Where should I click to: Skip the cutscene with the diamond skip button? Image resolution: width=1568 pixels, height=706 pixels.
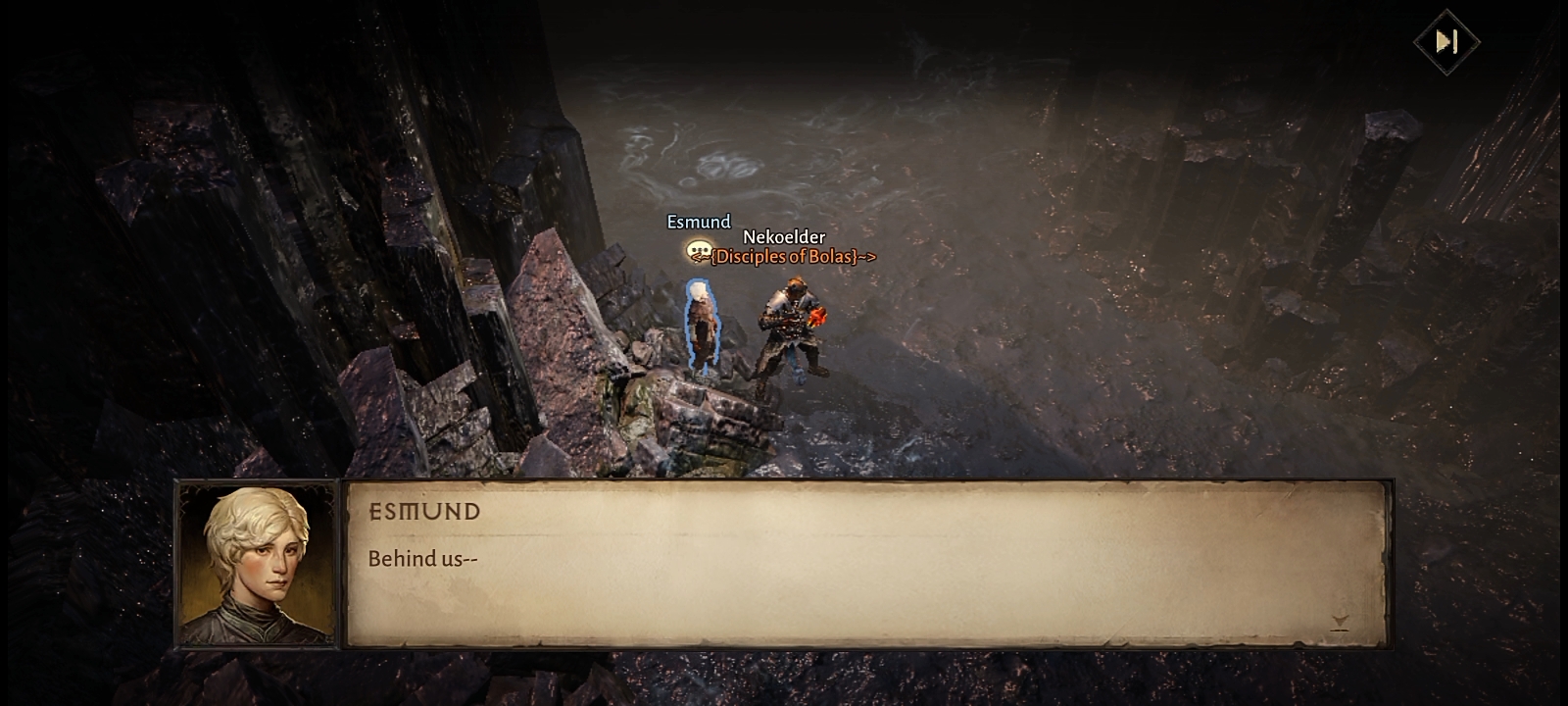(x=1446, y=41)
